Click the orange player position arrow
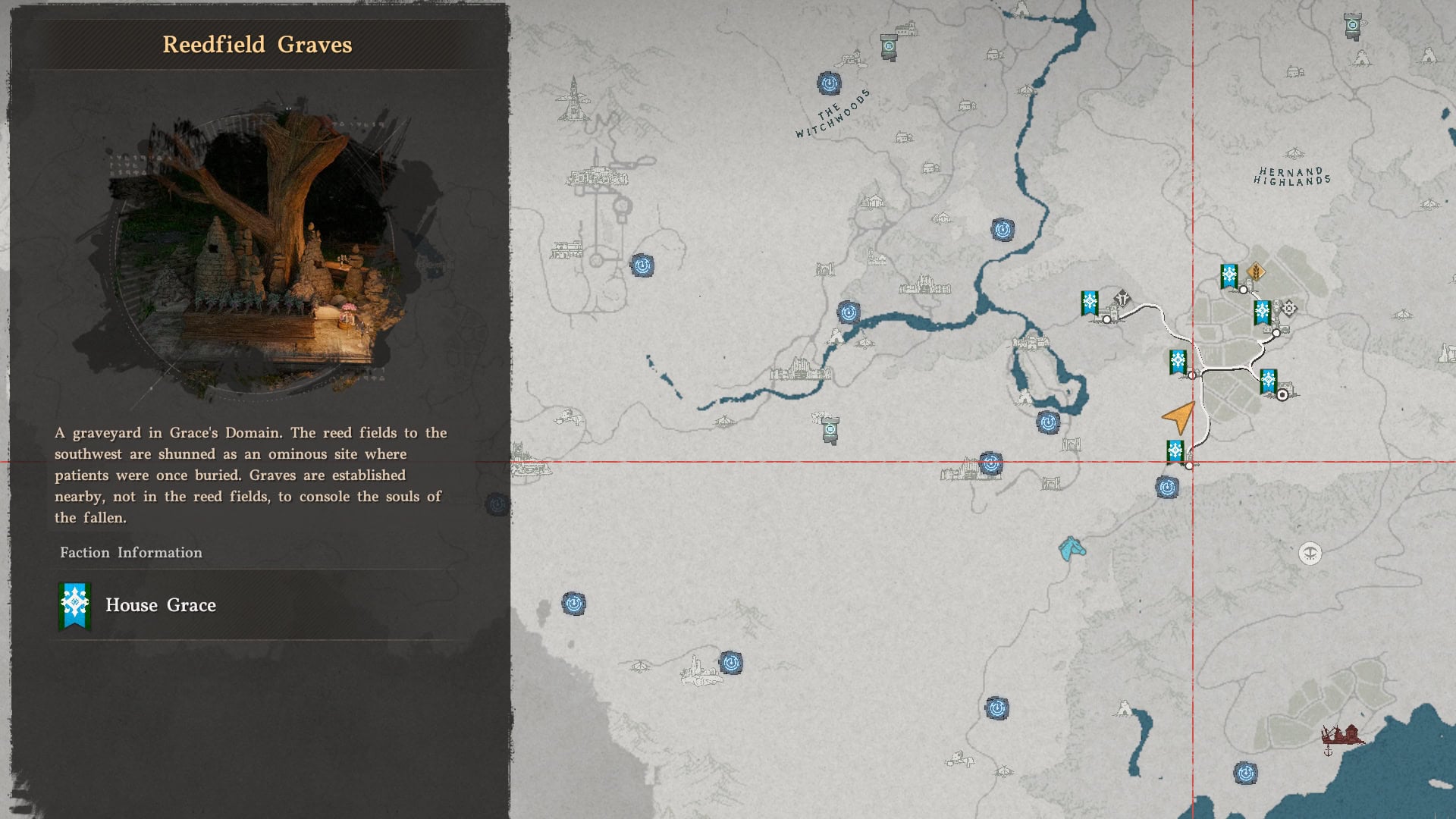 [1178, 419]
